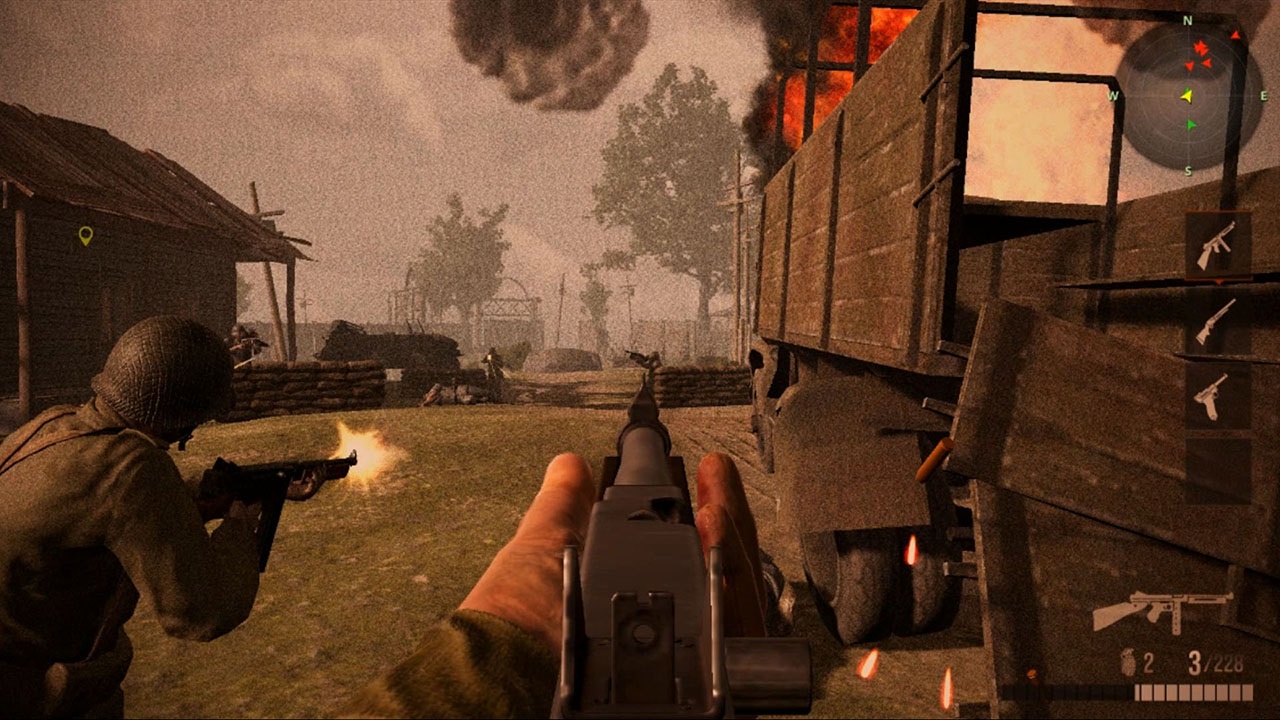This screenshot has height=720, width=1280.
Task: Click the W label on the compass ring
Action: click(x=1112, y=95)
